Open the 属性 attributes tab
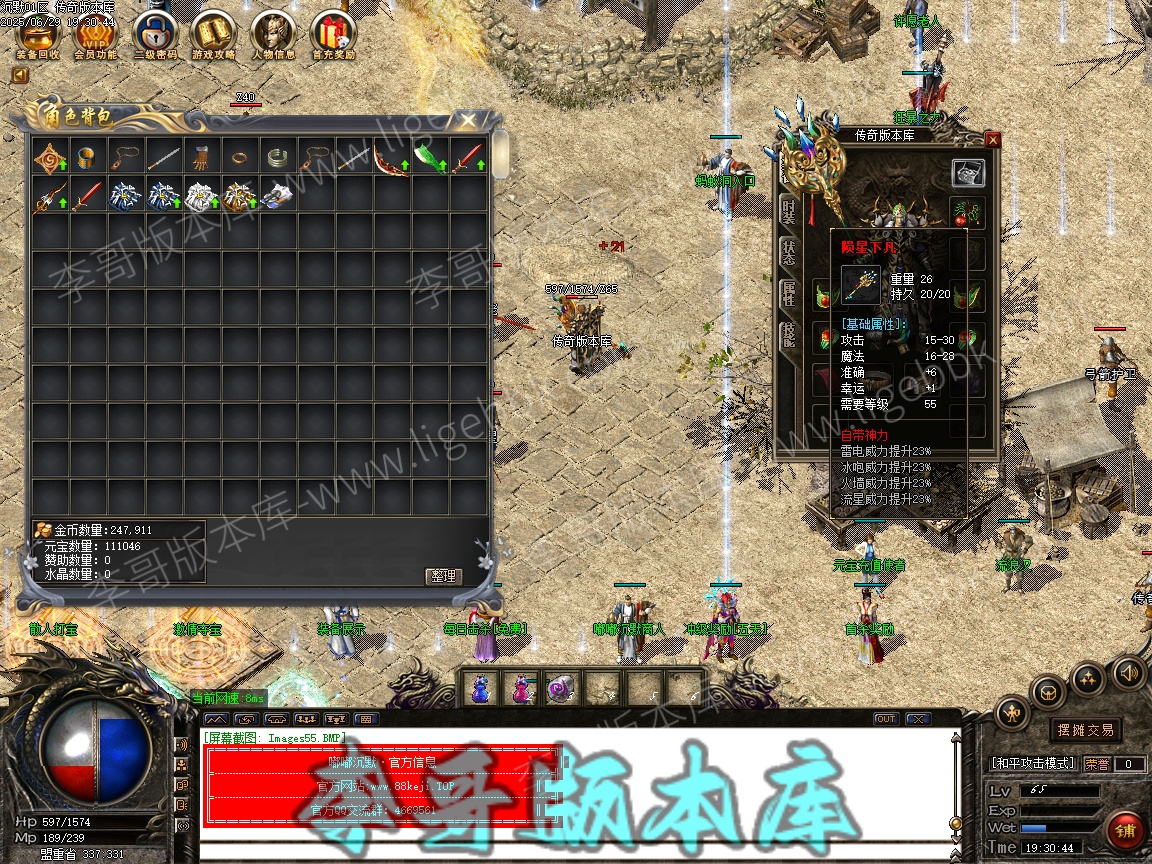This screenshot has height=864, width=1152. pyautogui.click(x=789, y=293)
